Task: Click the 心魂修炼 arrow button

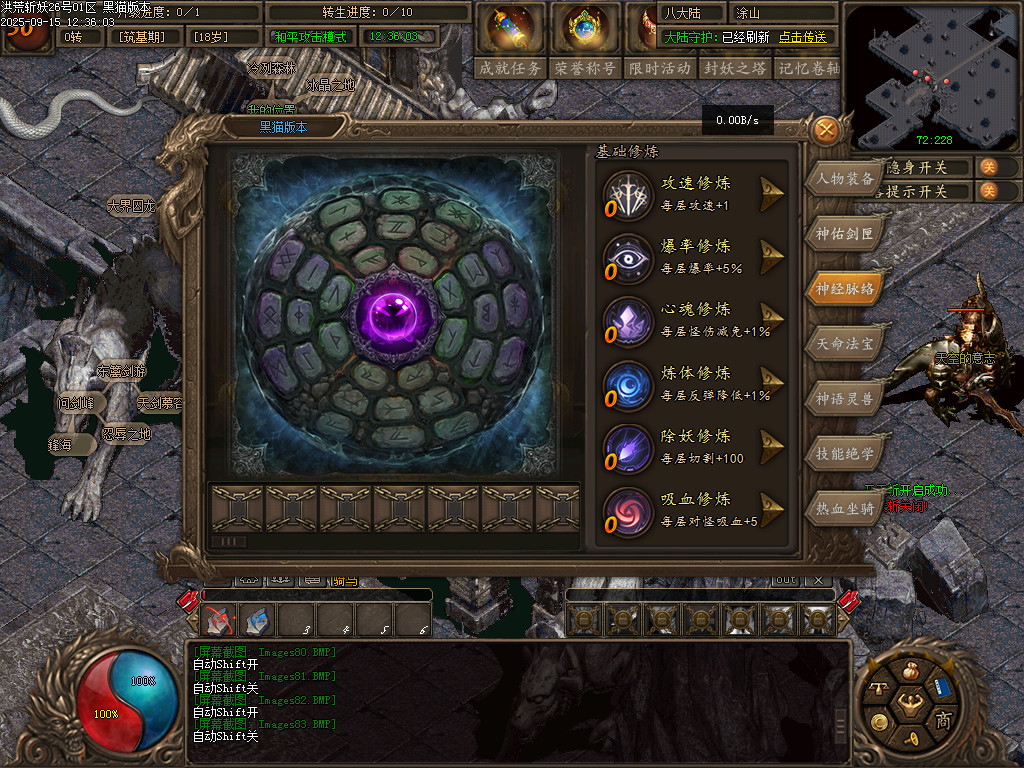Action: coord(771,320)
